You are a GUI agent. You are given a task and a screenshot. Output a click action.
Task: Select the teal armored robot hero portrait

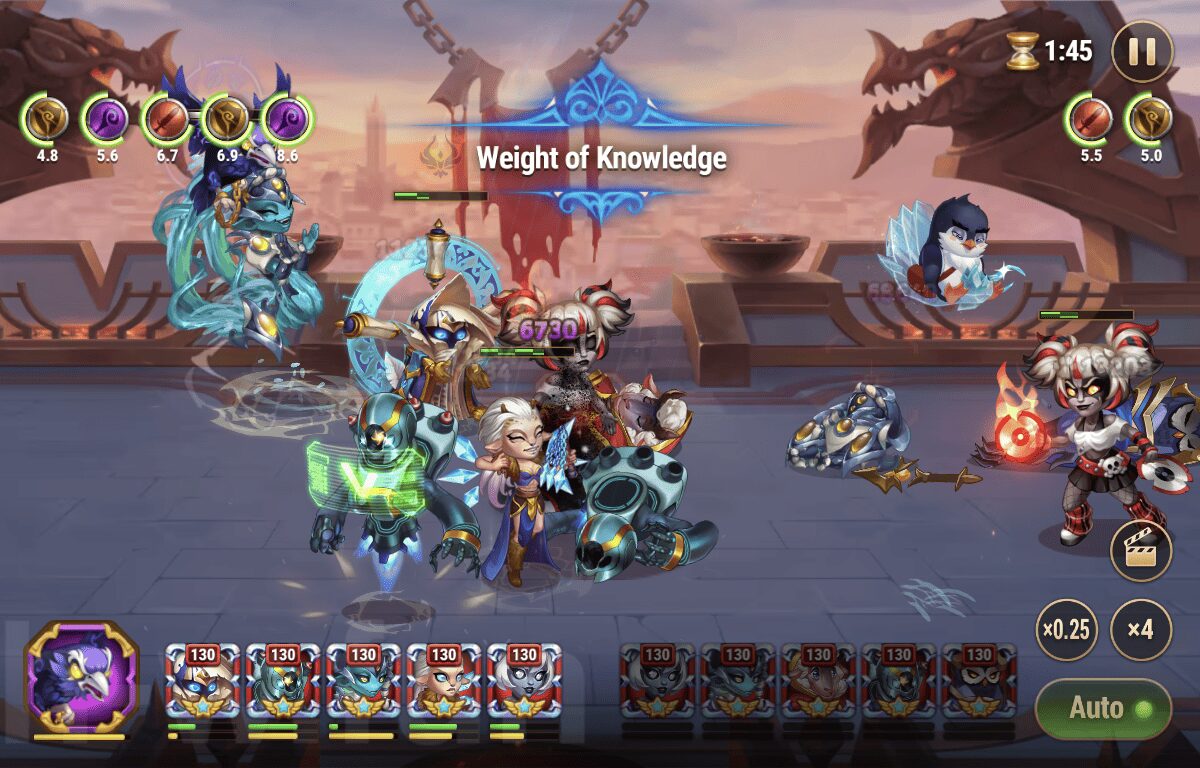(283, 681)
